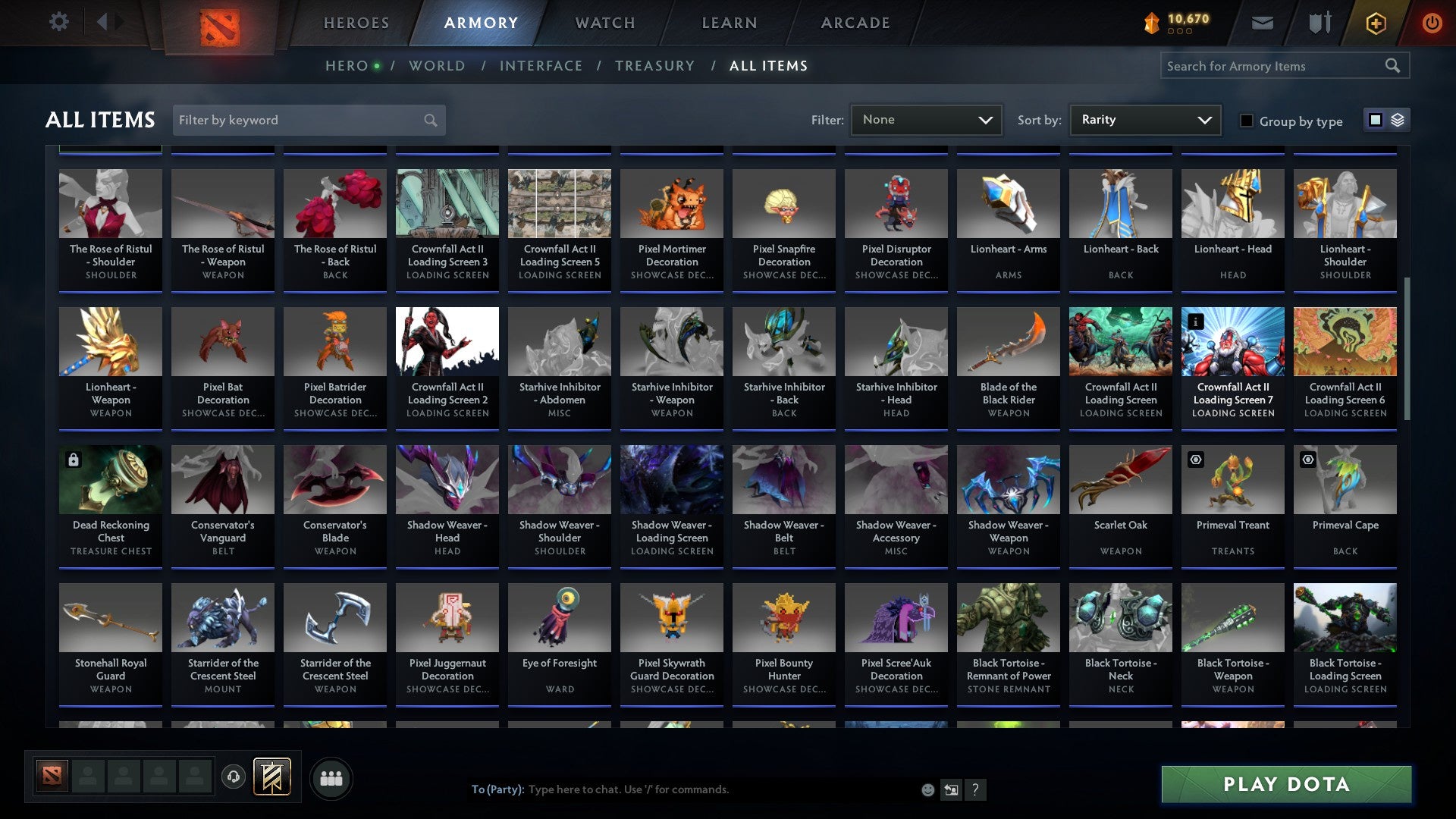Click the armory shield and sword icon
Screen dimensions: 1456x819
[1319, 23]
